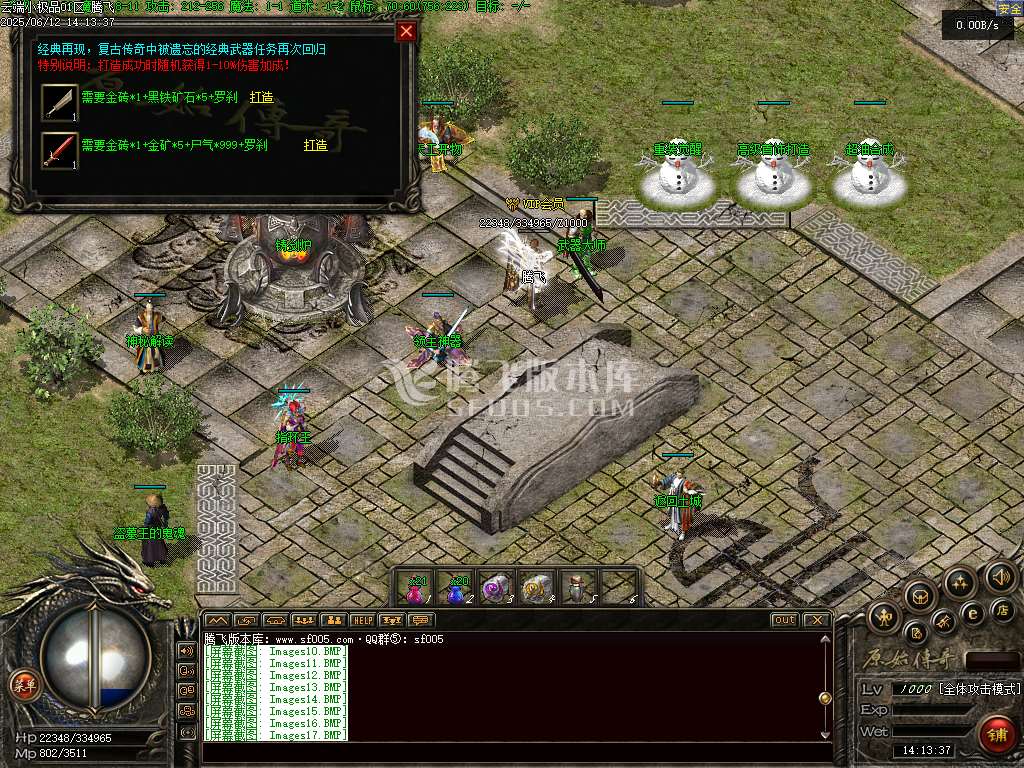Open the skills sparkle round button
The height and width of the screenshot is (768, 1024).
960,582
